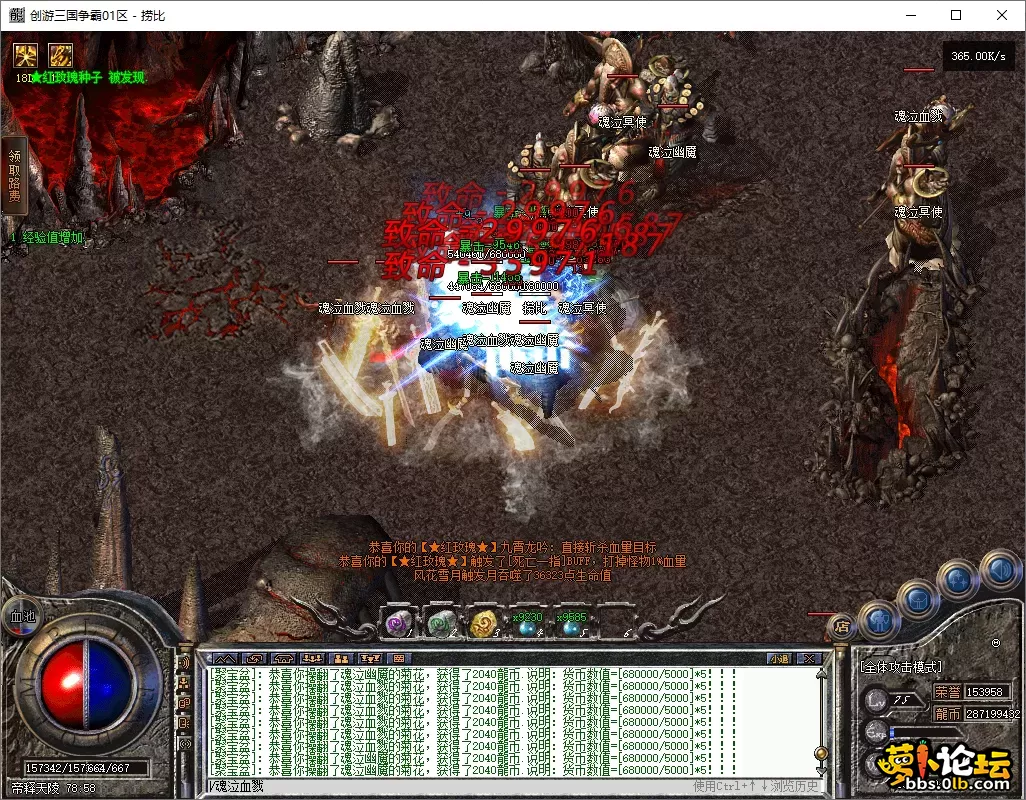Maximize the game window
This screenshot has width=1026, height=800.
pyautogui.click(x=956, y=15)
